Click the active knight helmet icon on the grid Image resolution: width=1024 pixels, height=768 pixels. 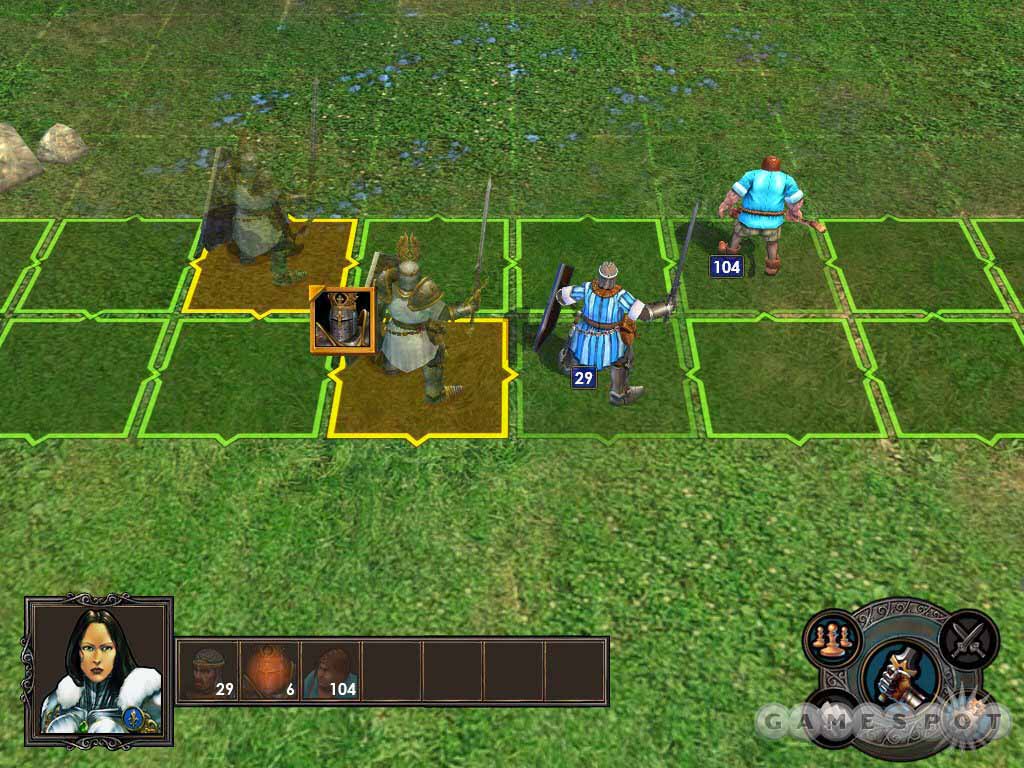point(342,320)
